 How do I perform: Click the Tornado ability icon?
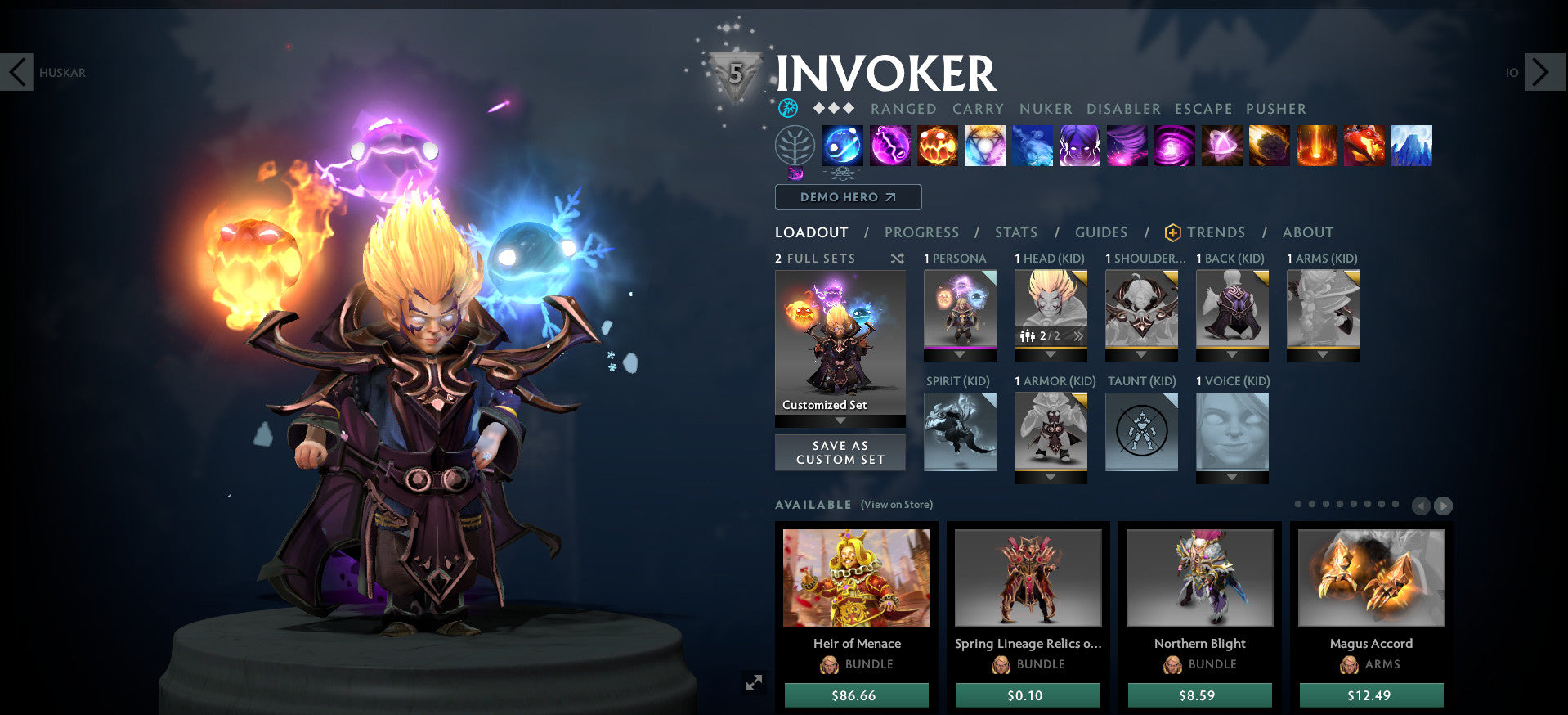(1127, 146)
